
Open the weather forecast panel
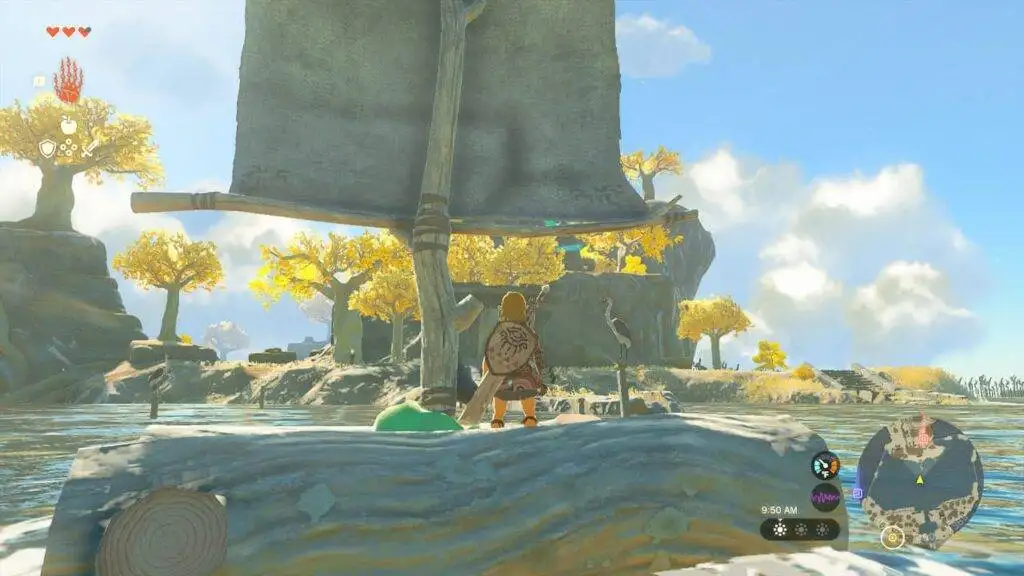pos(800,529)
